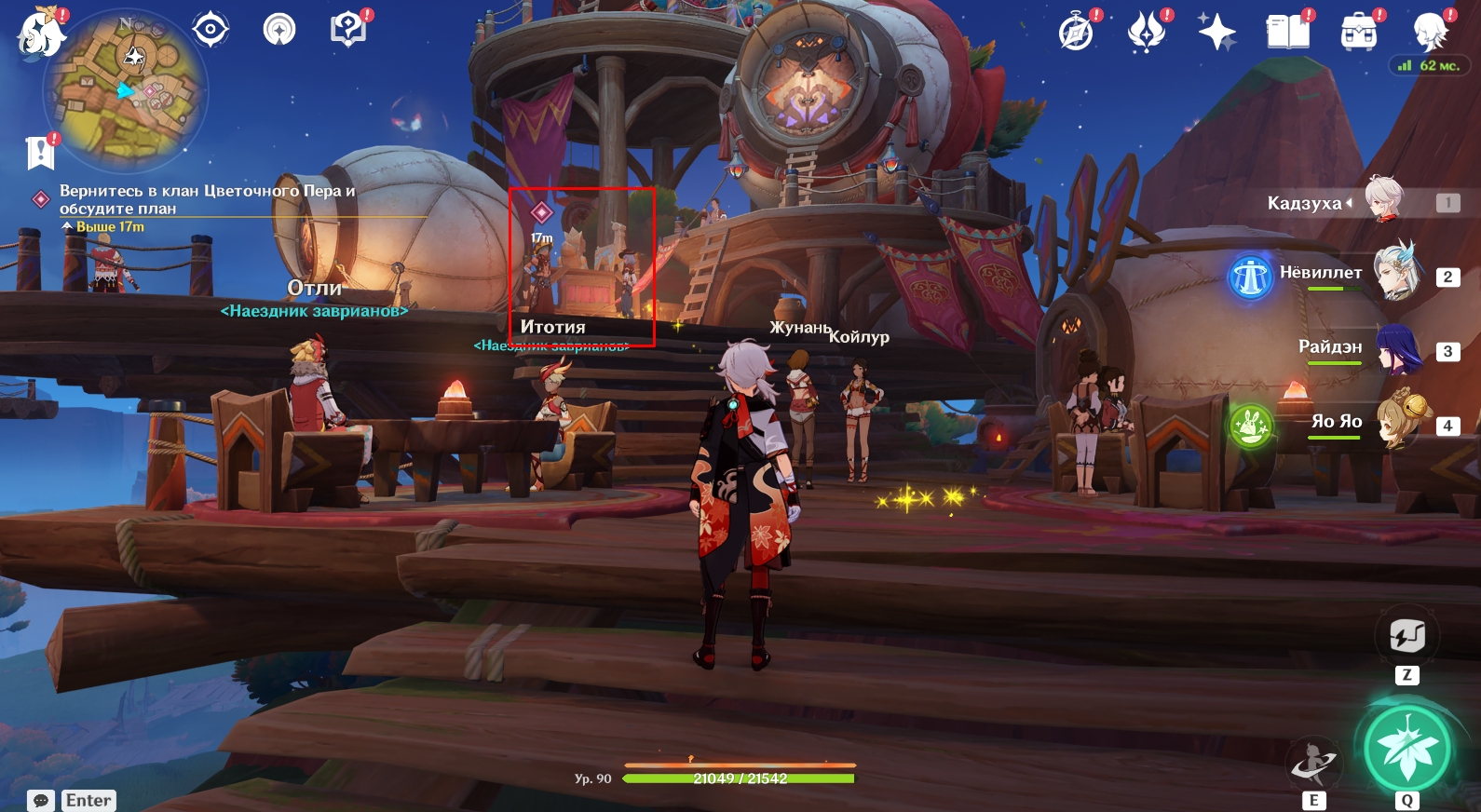Open the bookmark notice with exclamation mark
Image resolution: width=1481 pixels, height=812 pixels.
point(40,152)
